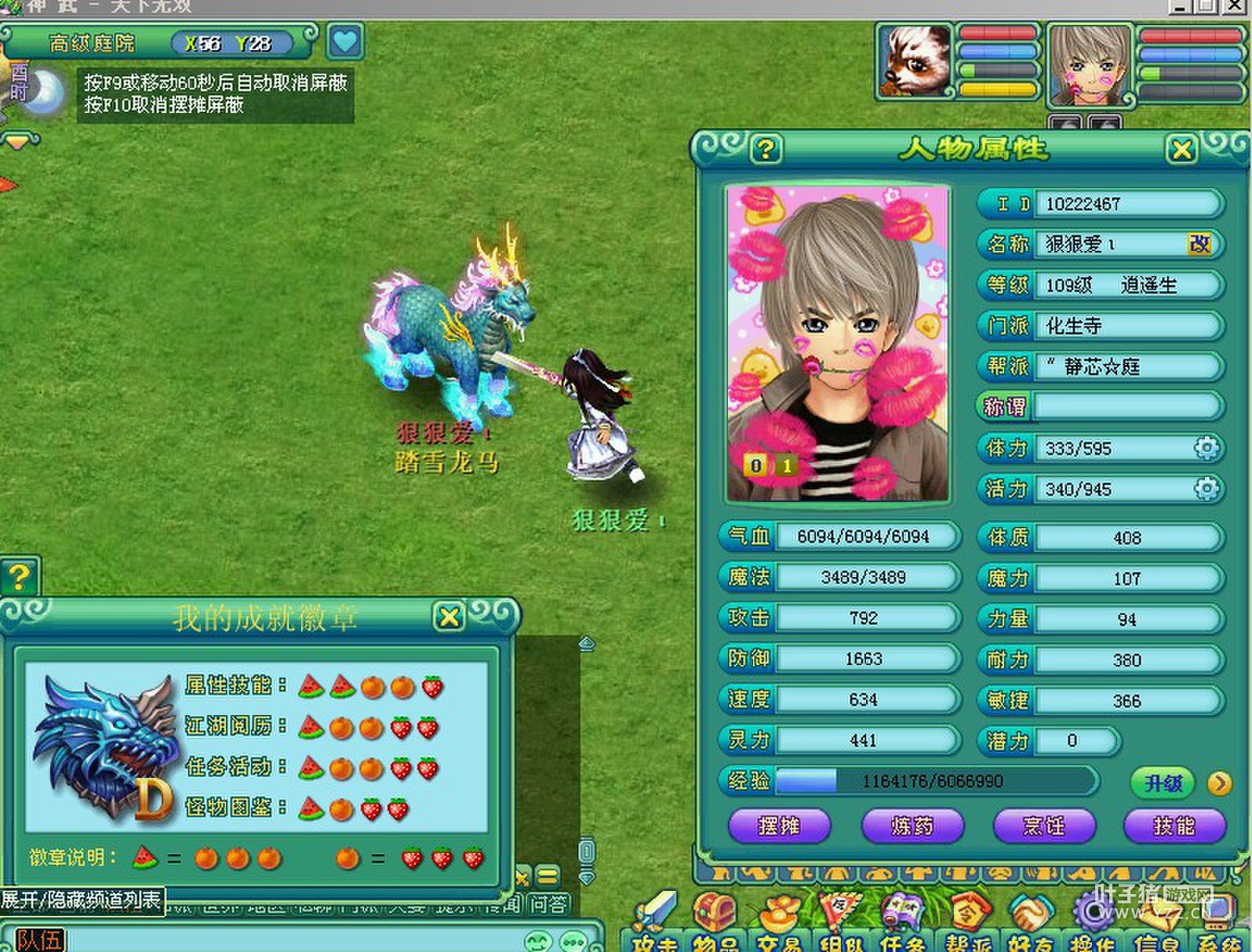This screenshot has height=952, width=1252.
Task: Click the heart icon beside the coordinates
Action: pos(344,42)
